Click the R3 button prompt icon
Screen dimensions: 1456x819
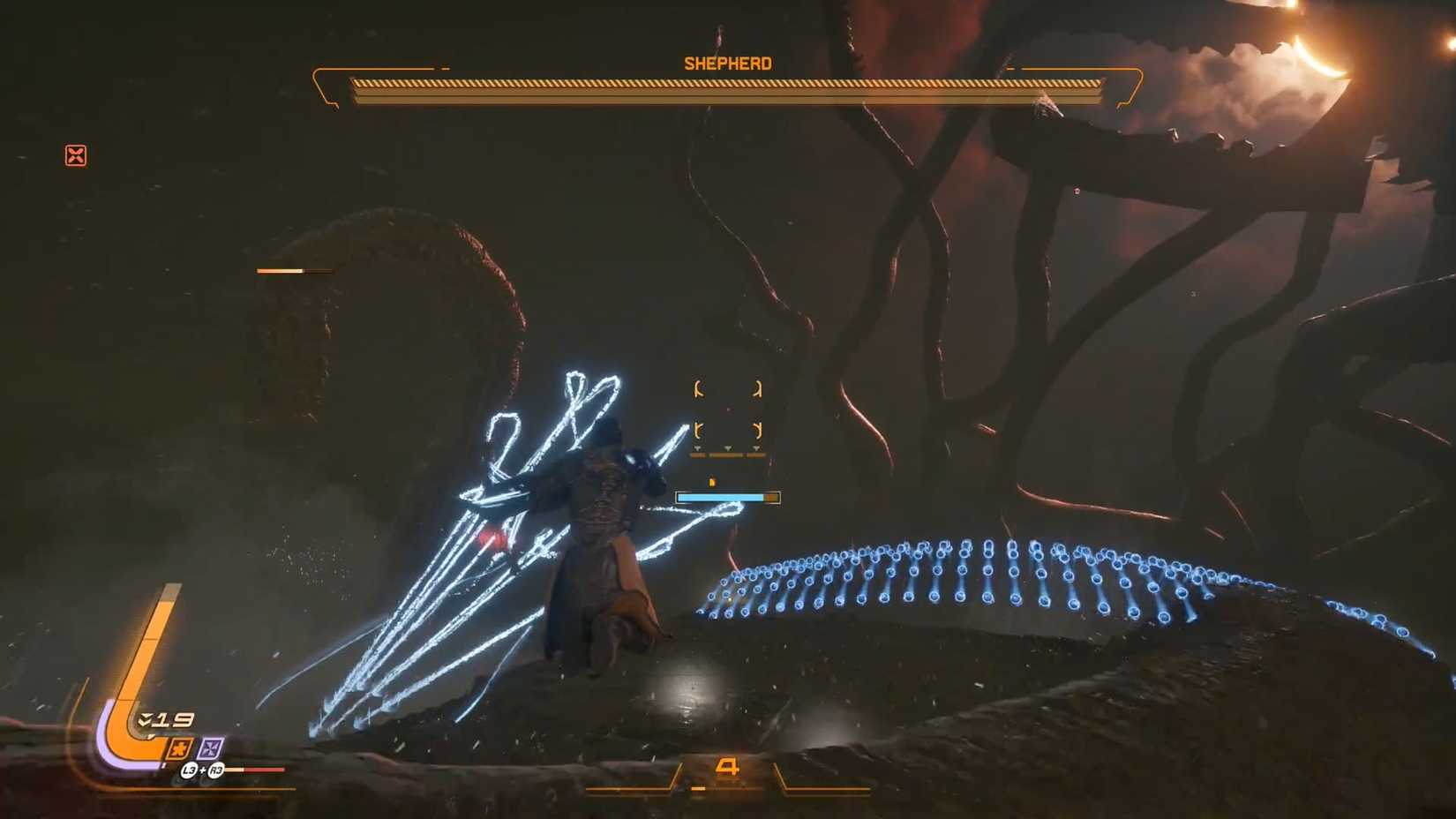(x=216, y=770)
